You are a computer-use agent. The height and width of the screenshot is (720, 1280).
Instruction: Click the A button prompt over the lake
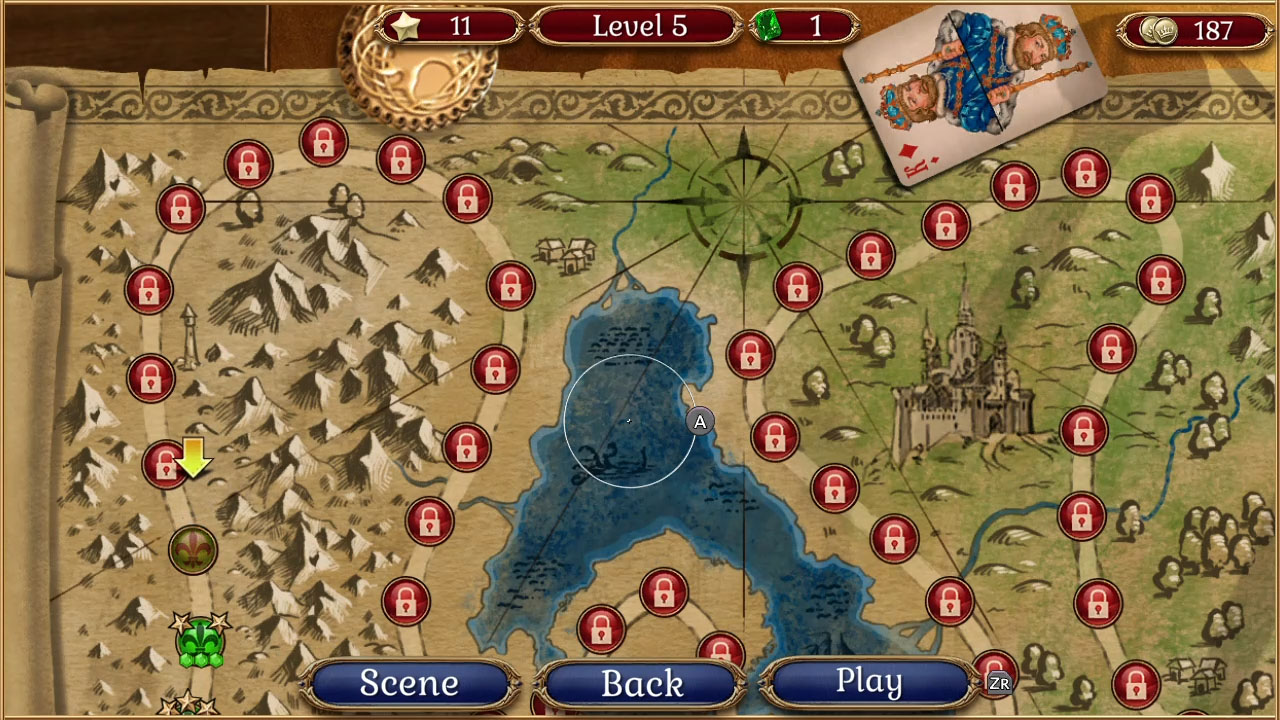tap(698, 422)
